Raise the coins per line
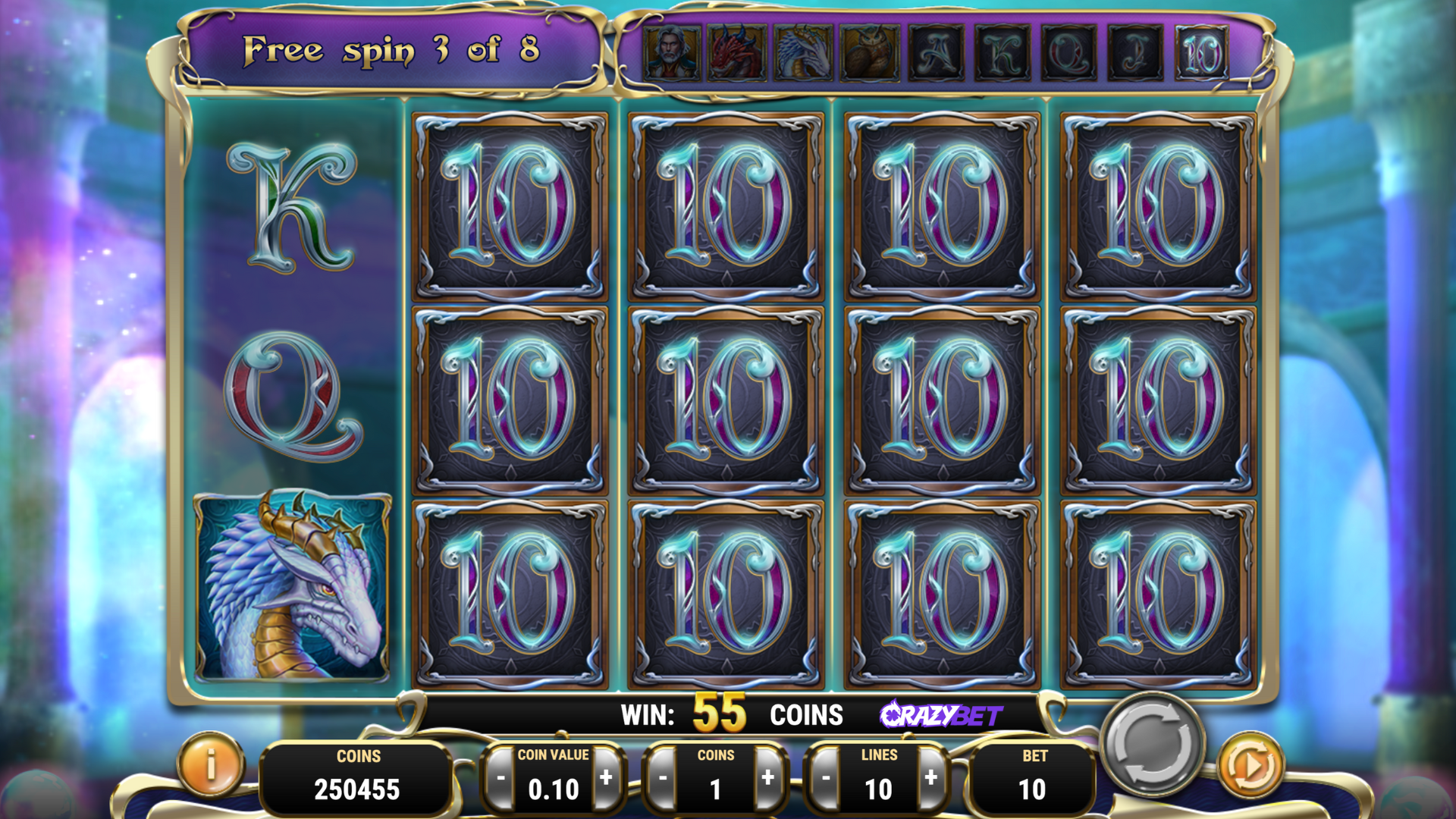 [767, 778]
